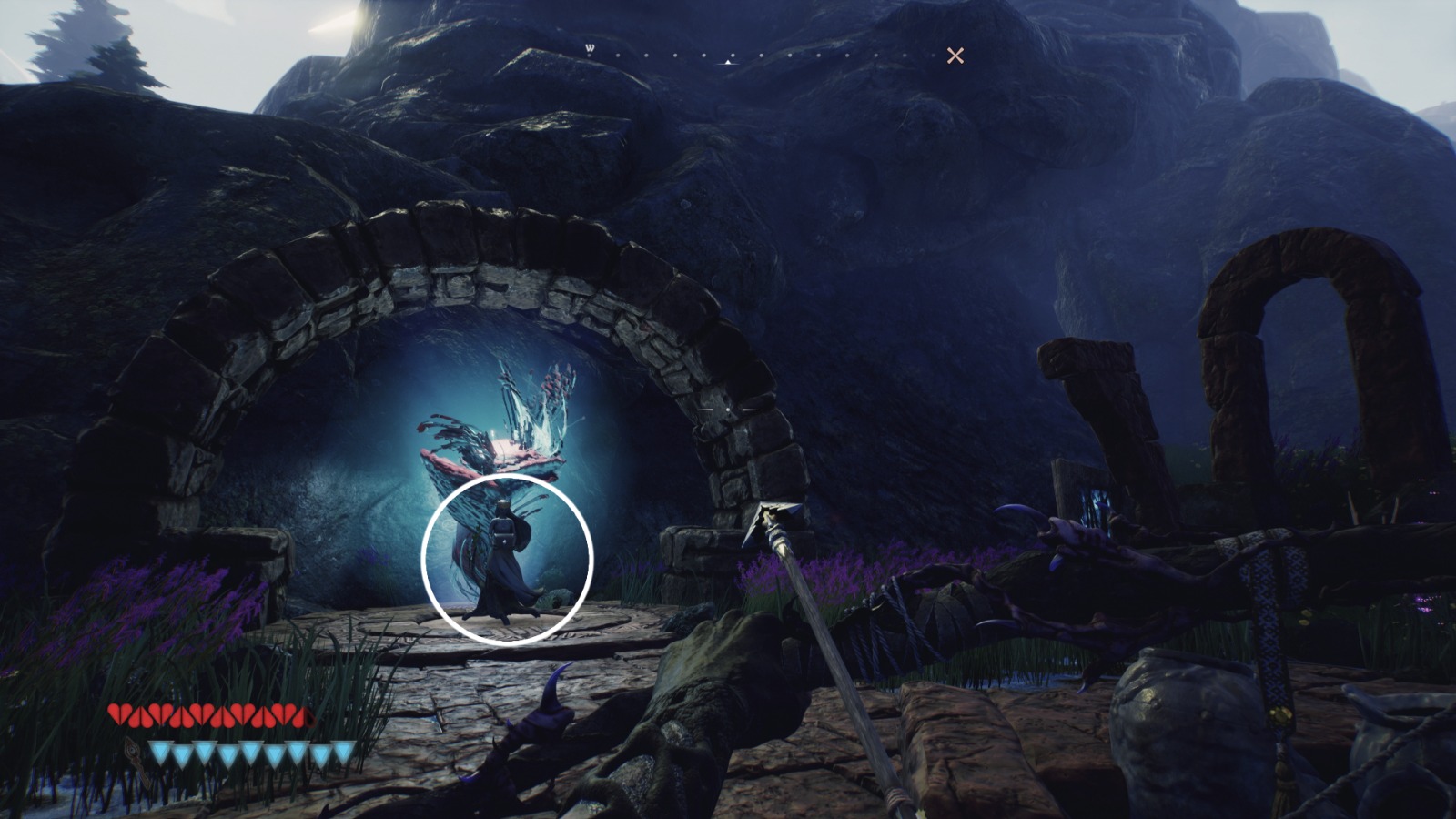Click the staff icon beside the stamina triangles

pos(132,752)
